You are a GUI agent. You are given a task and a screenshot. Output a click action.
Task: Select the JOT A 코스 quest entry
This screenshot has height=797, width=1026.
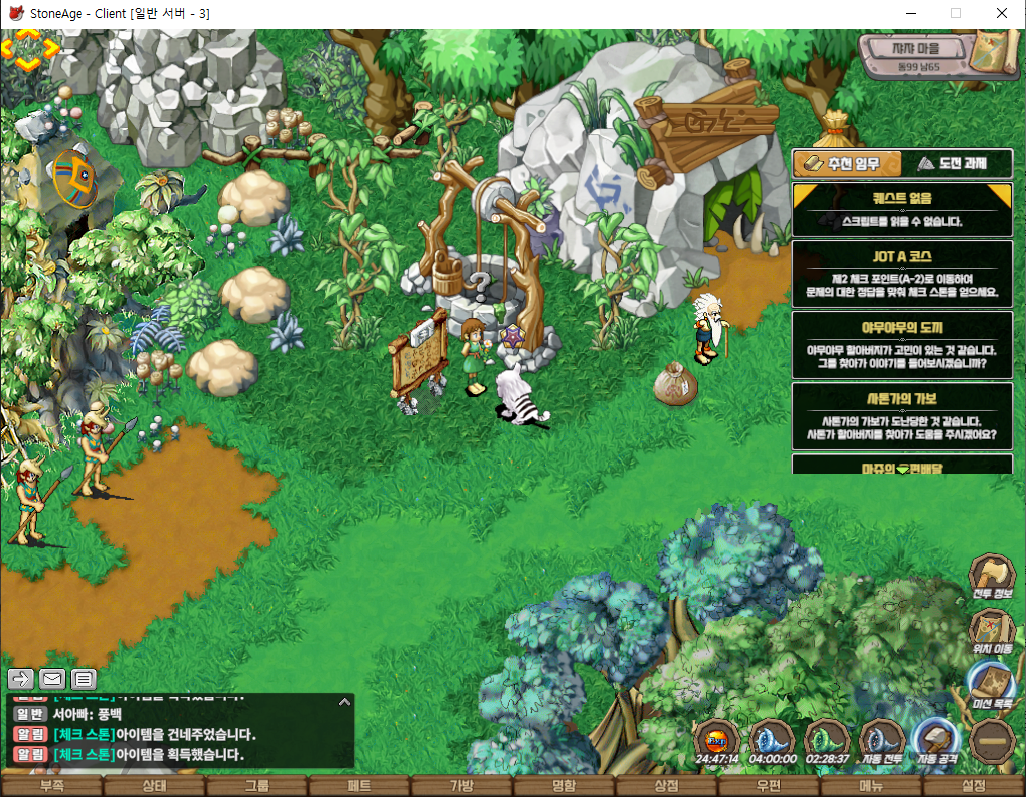pos(902,273)
